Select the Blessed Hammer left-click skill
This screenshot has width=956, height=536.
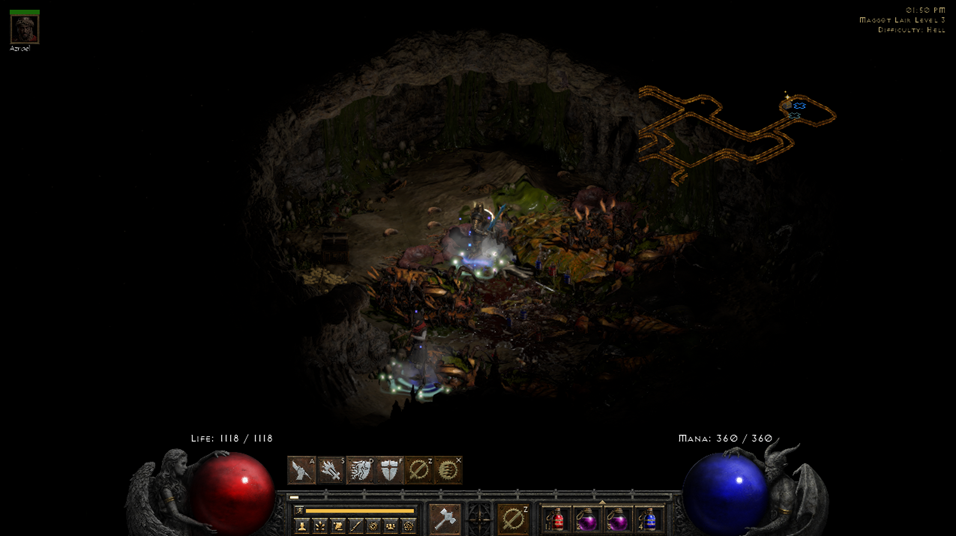[445, 519]
